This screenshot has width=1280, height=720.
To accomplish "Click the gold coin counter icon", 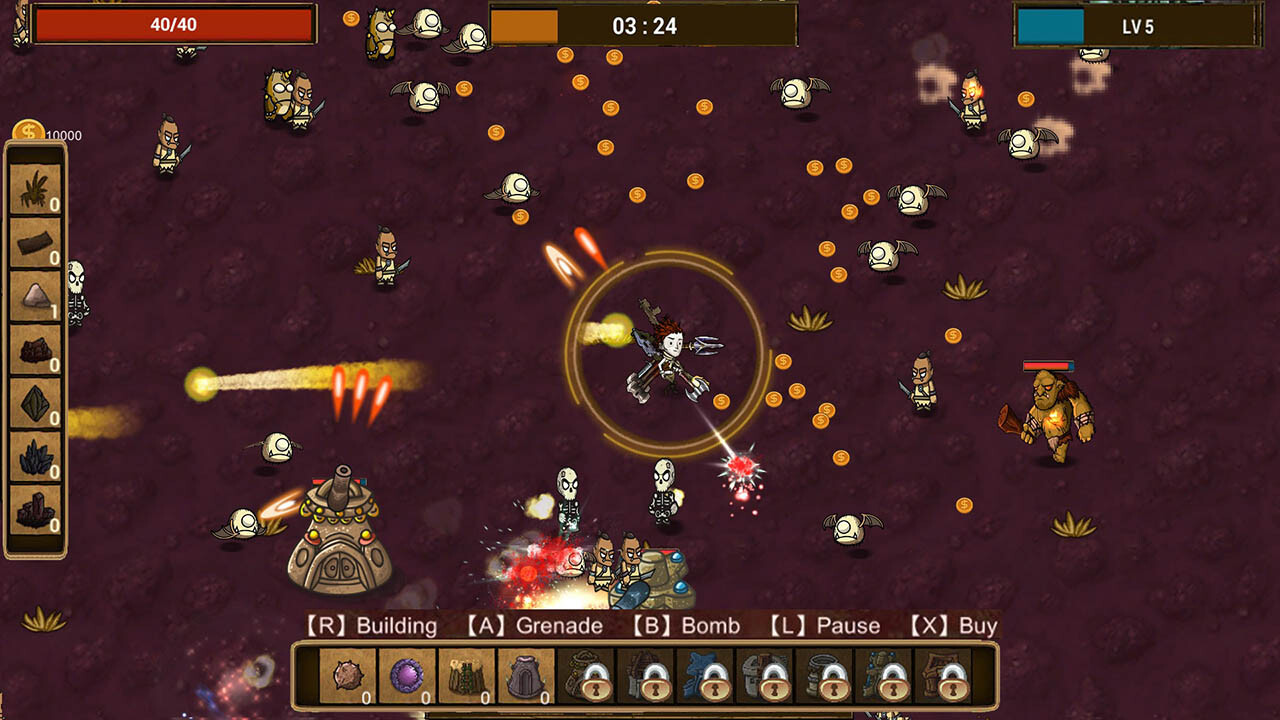I will coord(27,130).
